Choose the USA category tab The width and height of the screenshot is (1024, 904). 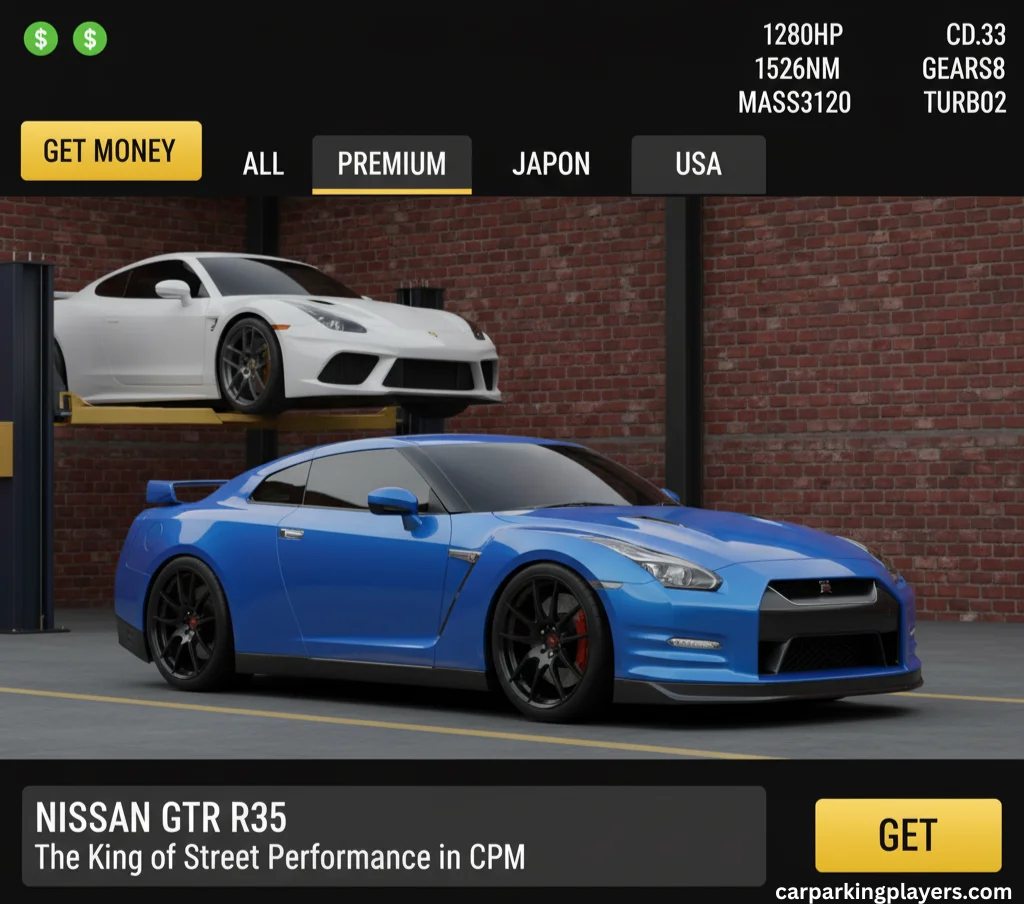(x=698, y=164)
